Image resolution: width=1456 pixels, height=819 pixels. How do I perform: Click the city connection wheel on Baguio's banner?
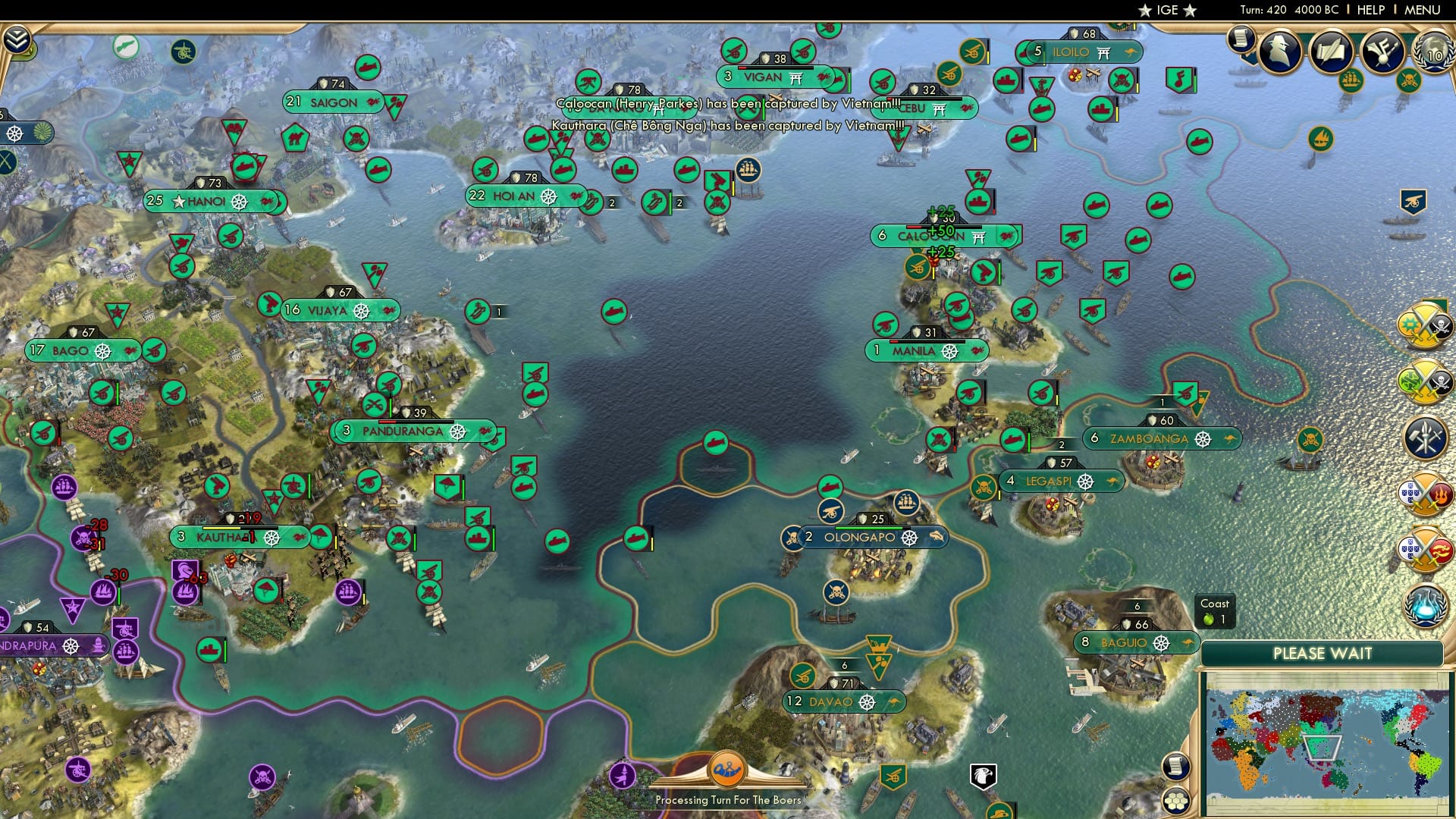pos(1163,642)
